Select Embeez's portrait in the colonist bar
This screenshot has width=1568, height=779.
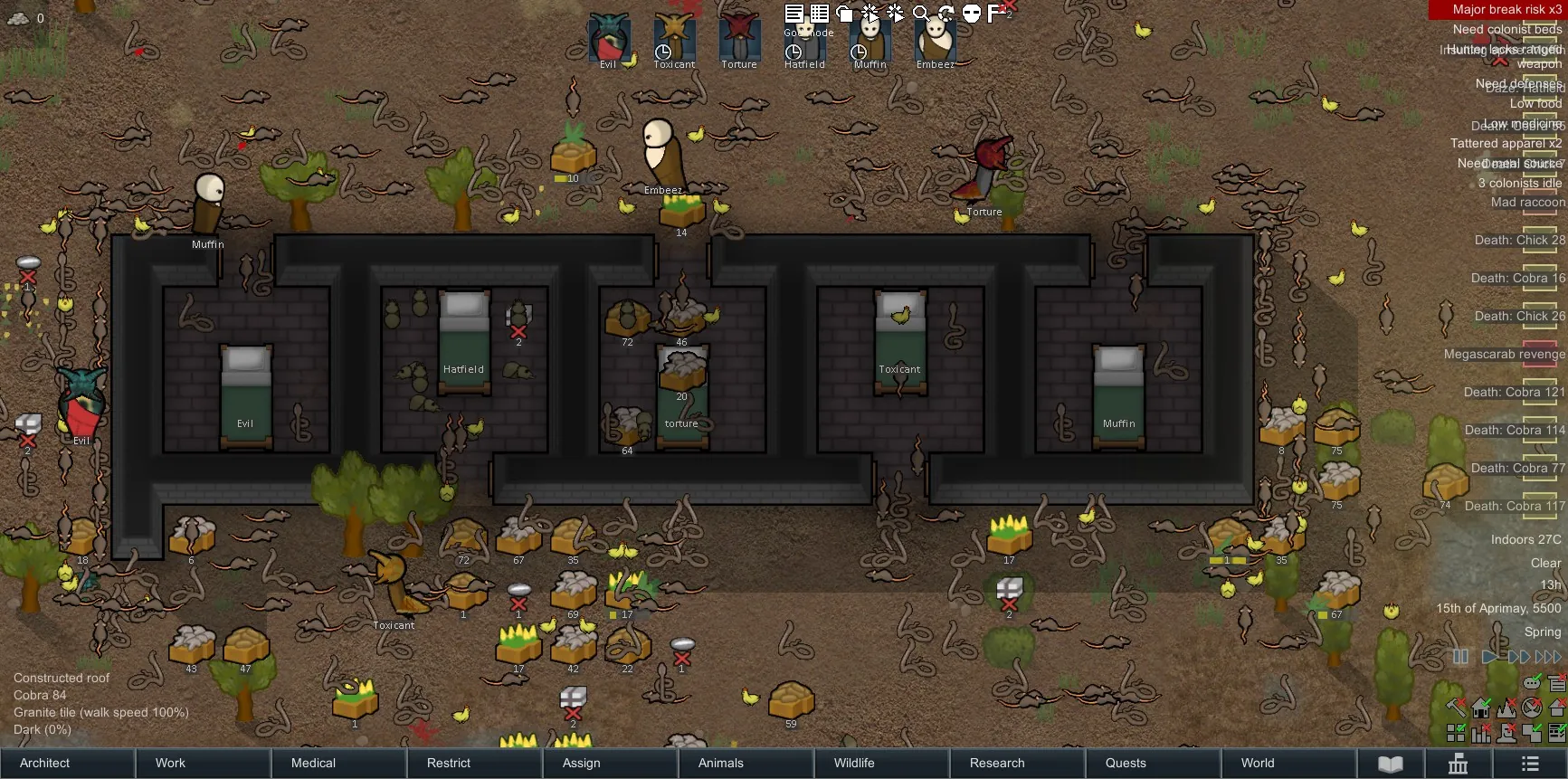(x=936, y=38)
